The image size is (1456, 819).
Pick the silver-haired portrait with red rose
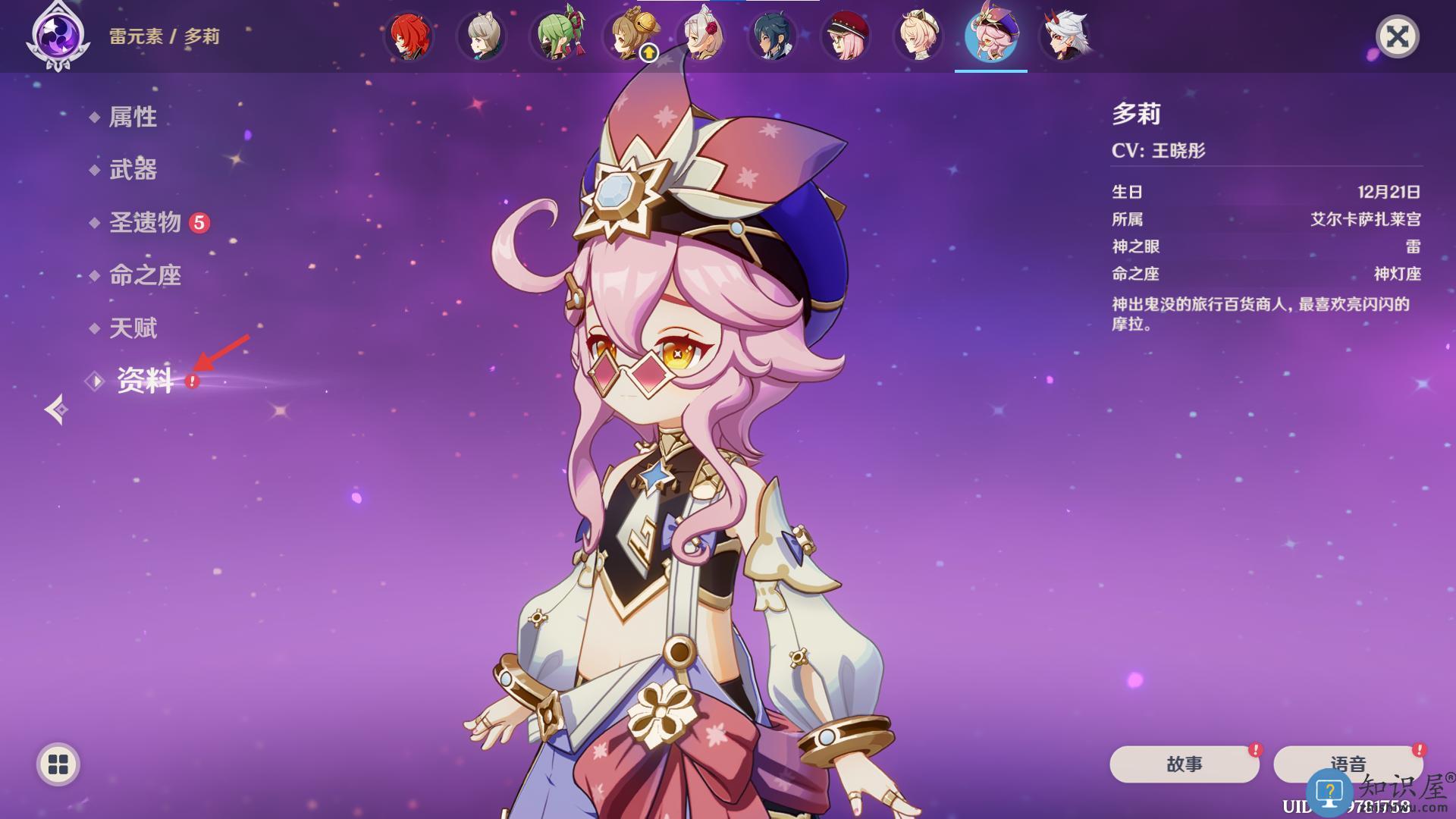(x=701, y=36)
